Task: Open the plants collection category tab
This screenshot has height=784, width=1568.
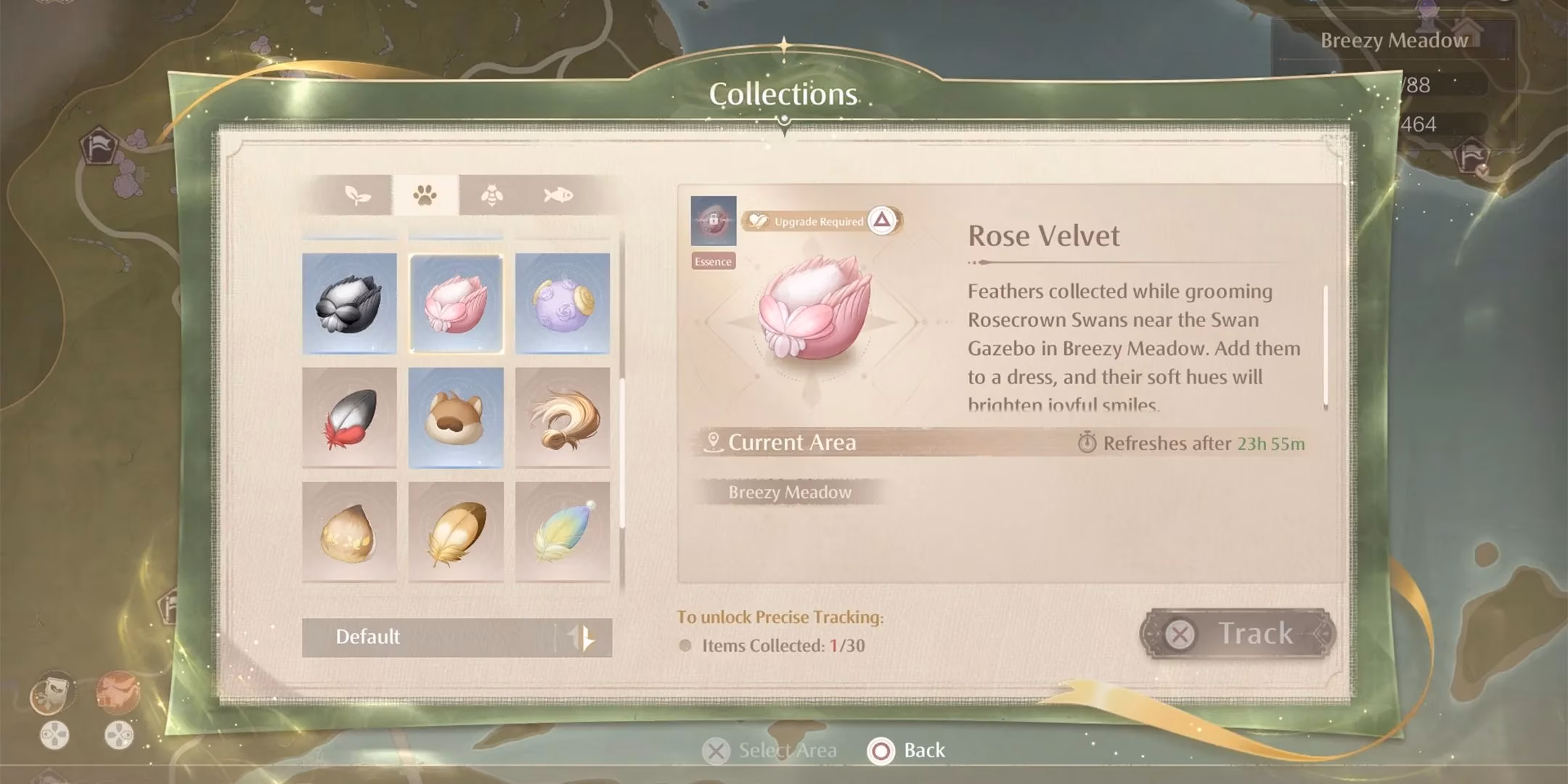Action: click(x=357, y=195)
